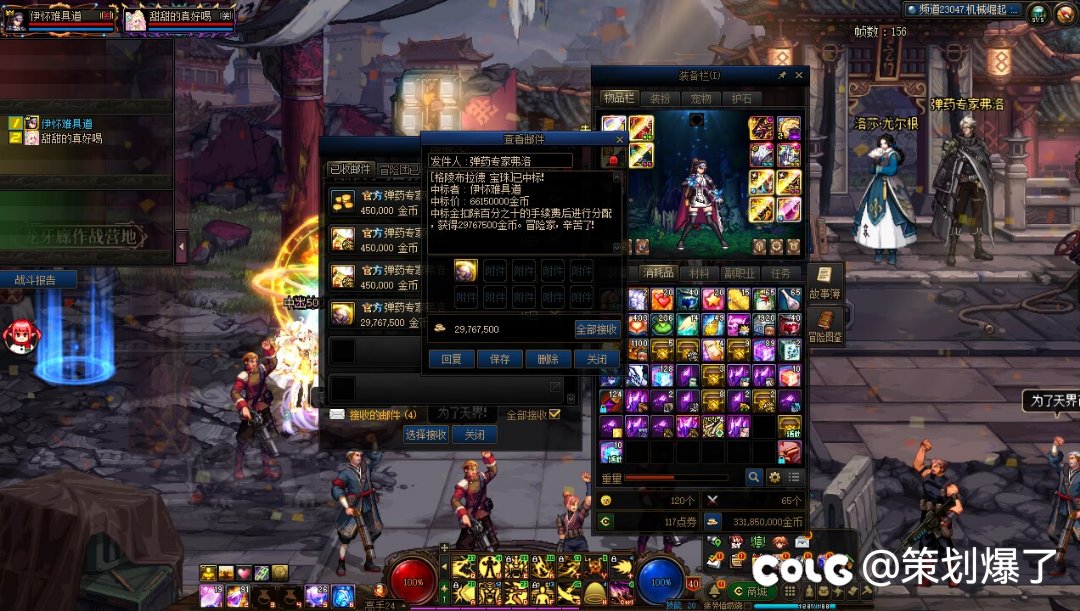Click the inventory search magnifier button
Screen dimensions: 1080x611
point(754,478)
